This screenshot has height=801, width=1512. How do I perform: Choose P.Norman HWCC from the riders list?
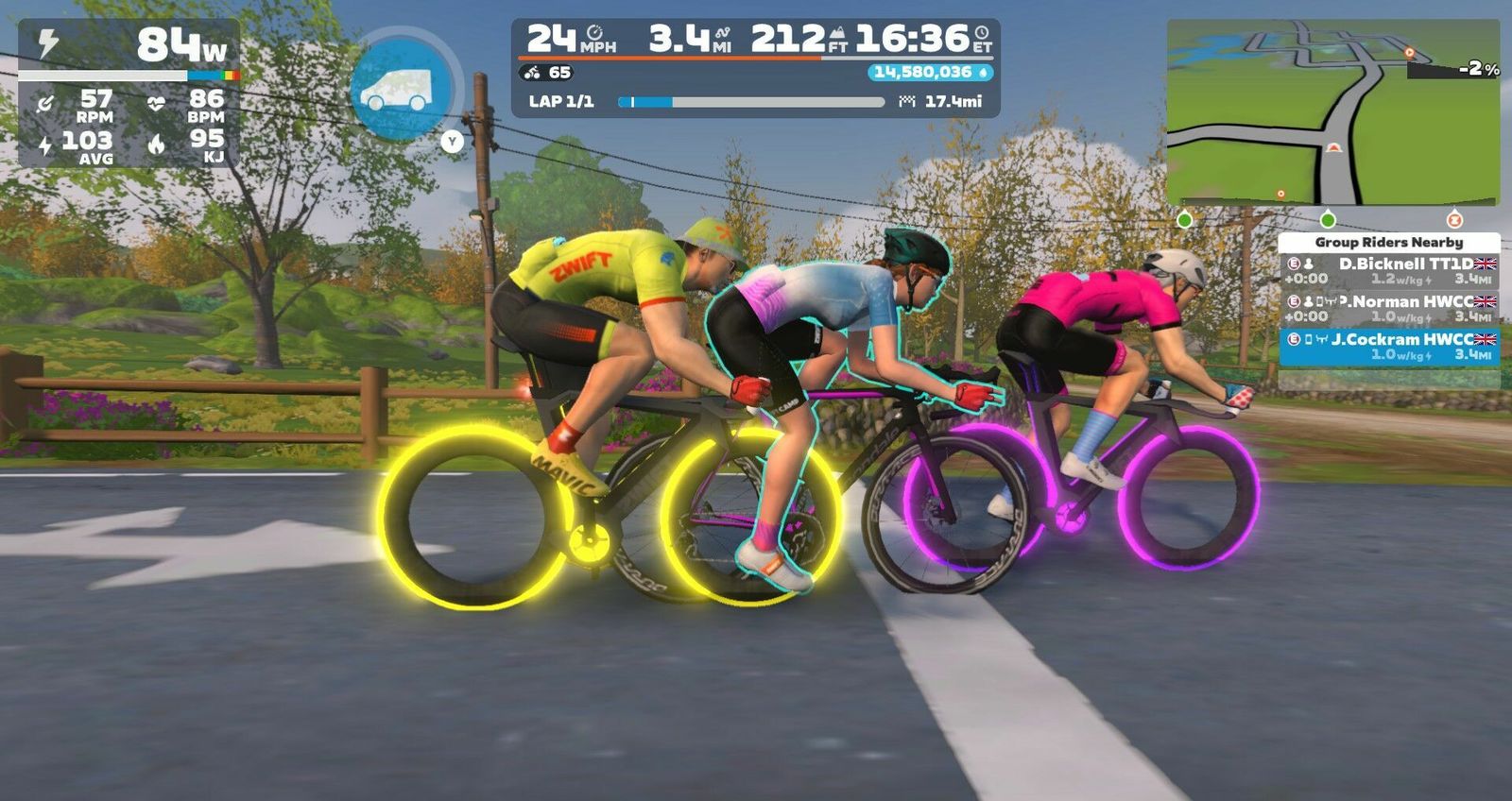pos(1388,308)
